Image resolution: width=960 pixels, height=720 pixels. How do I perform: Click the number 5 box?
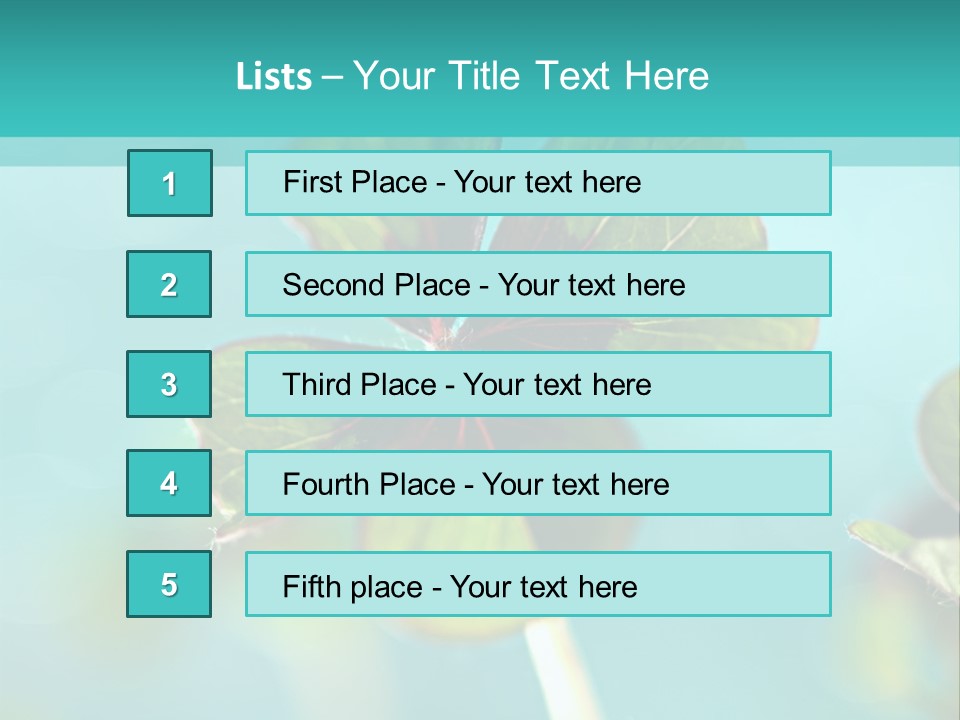coord(169,584)
